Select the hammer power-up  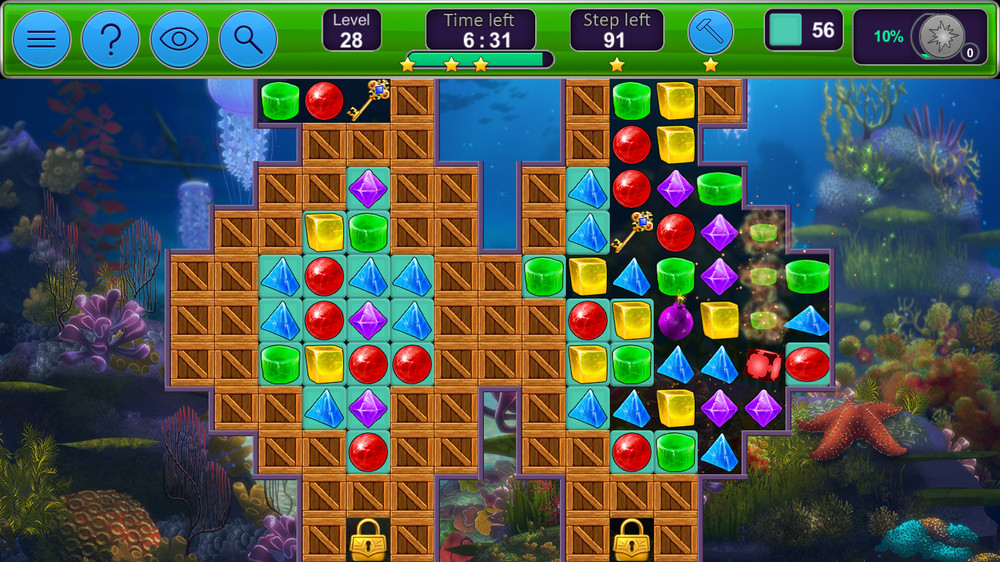tap(710, 33)
